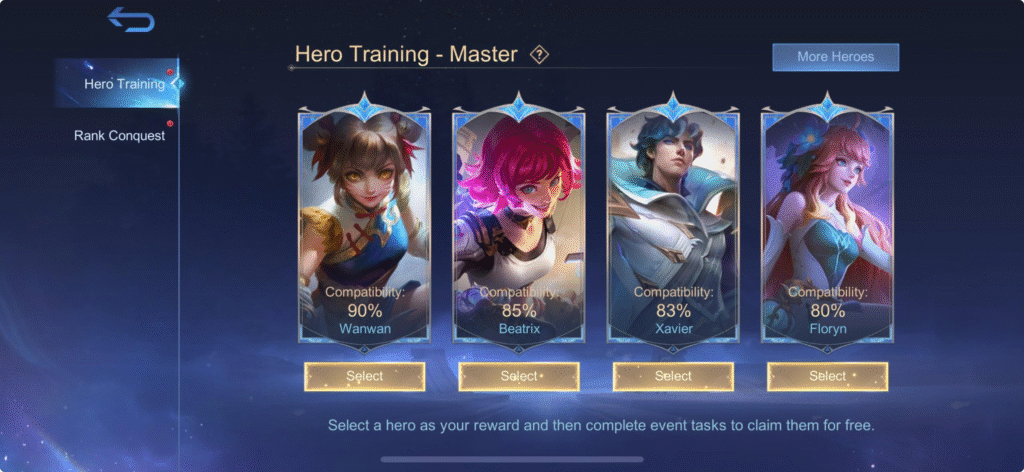
Task: Switch to the Hero Training tab
Action: coord(124,84)
